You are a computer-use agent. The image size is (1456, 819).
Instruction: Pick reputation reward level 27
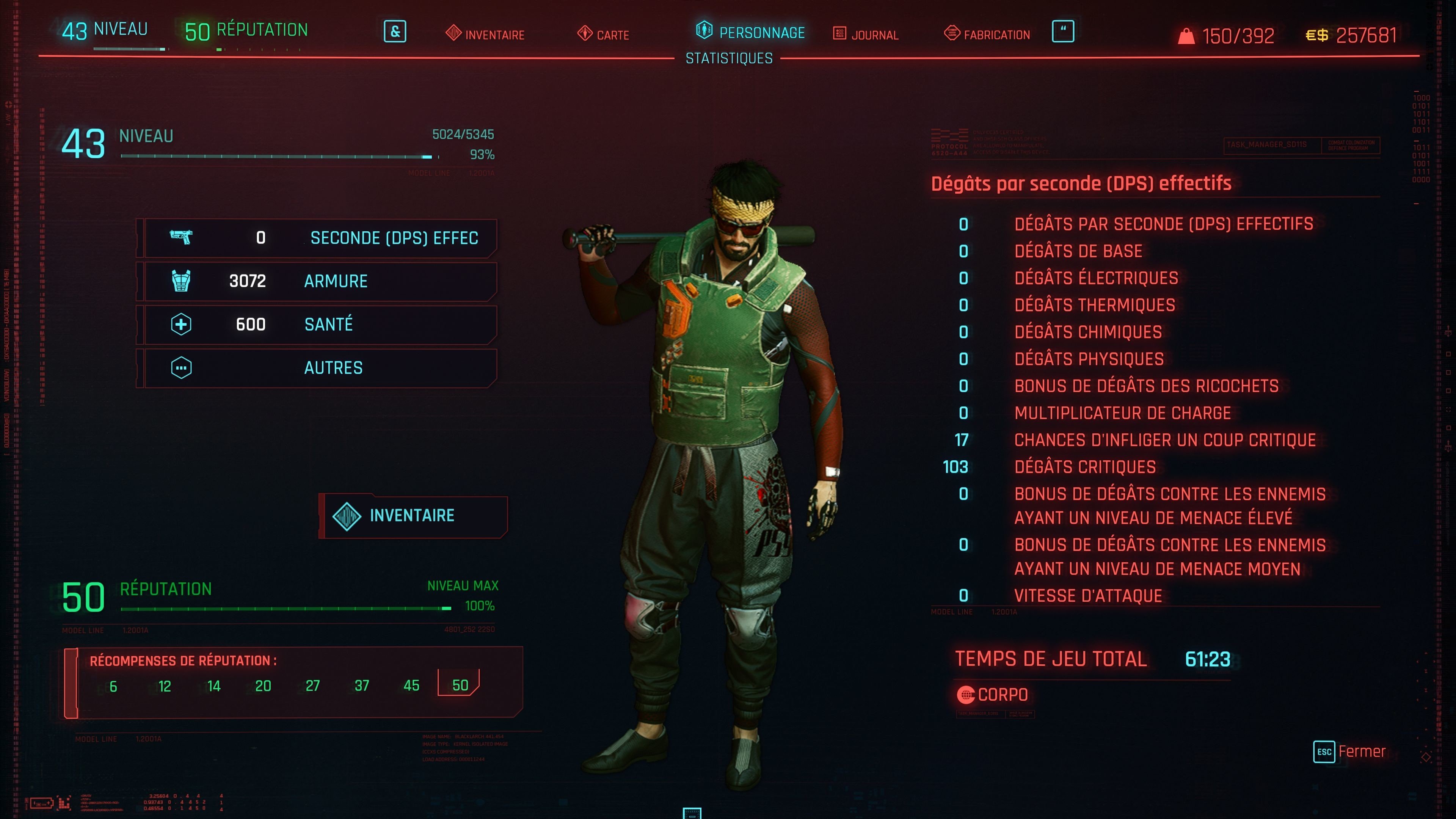[x=312, y=686]
